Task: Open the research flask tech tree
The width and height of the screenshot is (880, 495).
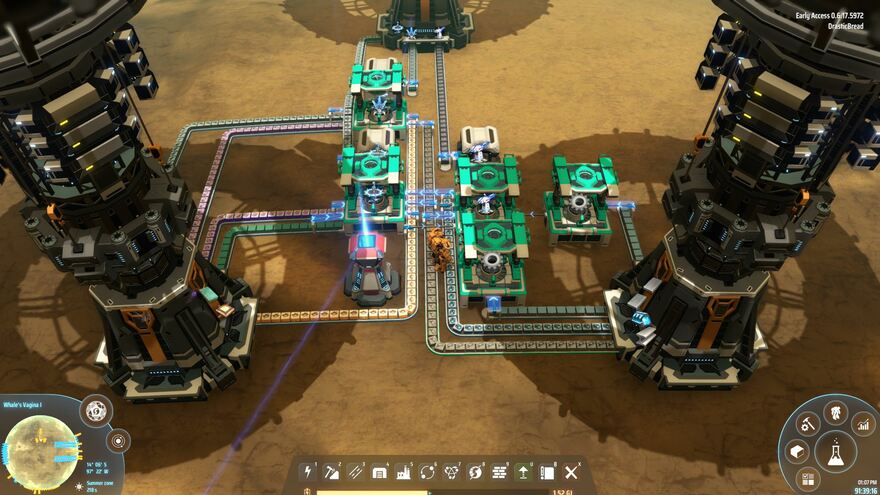Action: tap(835, 451)
